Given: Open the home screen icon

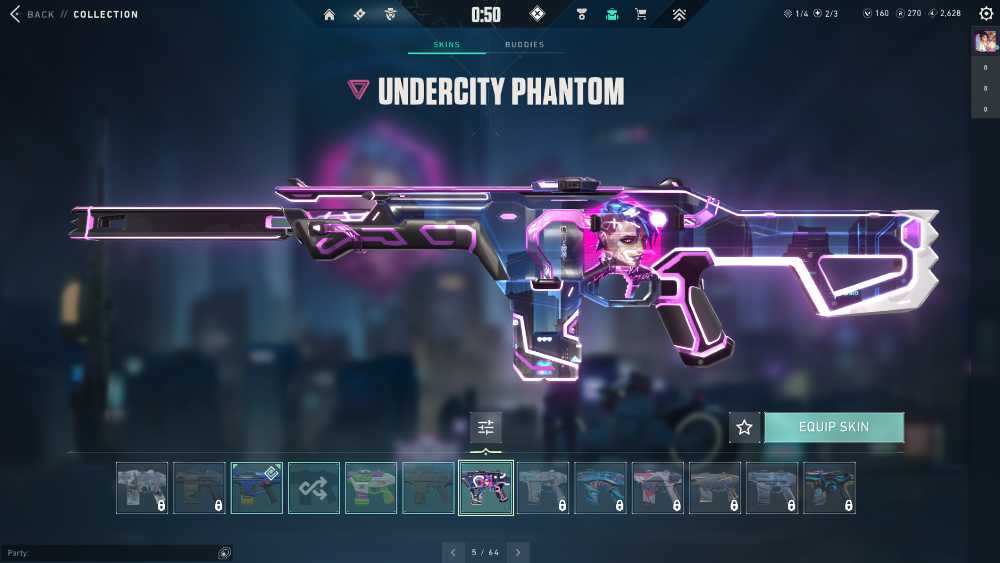Looking at the screenshot, I should coord(329,15).
